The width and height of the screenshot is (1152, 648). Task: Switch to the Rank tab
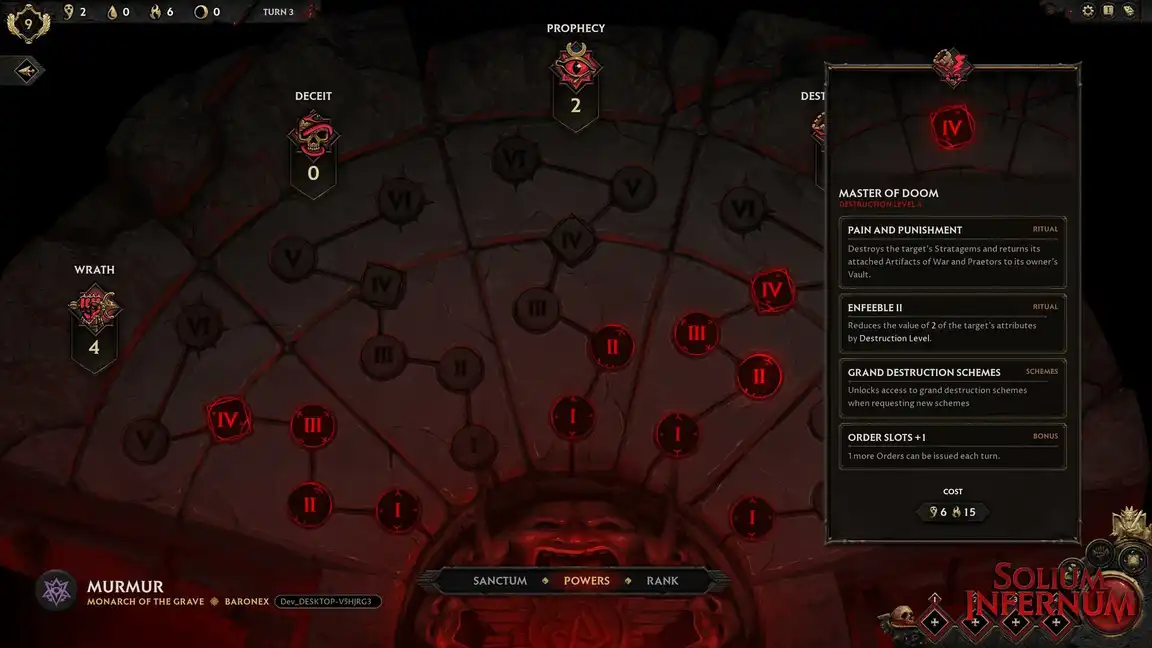tap(662, 580)
